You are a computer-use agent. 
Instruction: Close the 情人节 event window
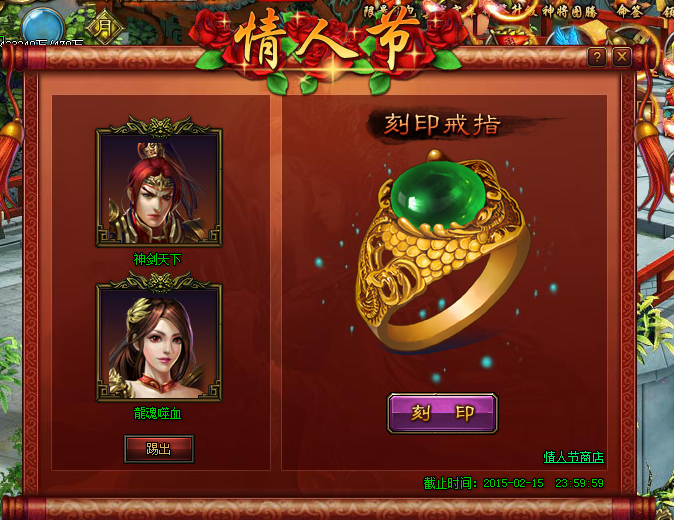pyautogui.click(x=622, y=57)
